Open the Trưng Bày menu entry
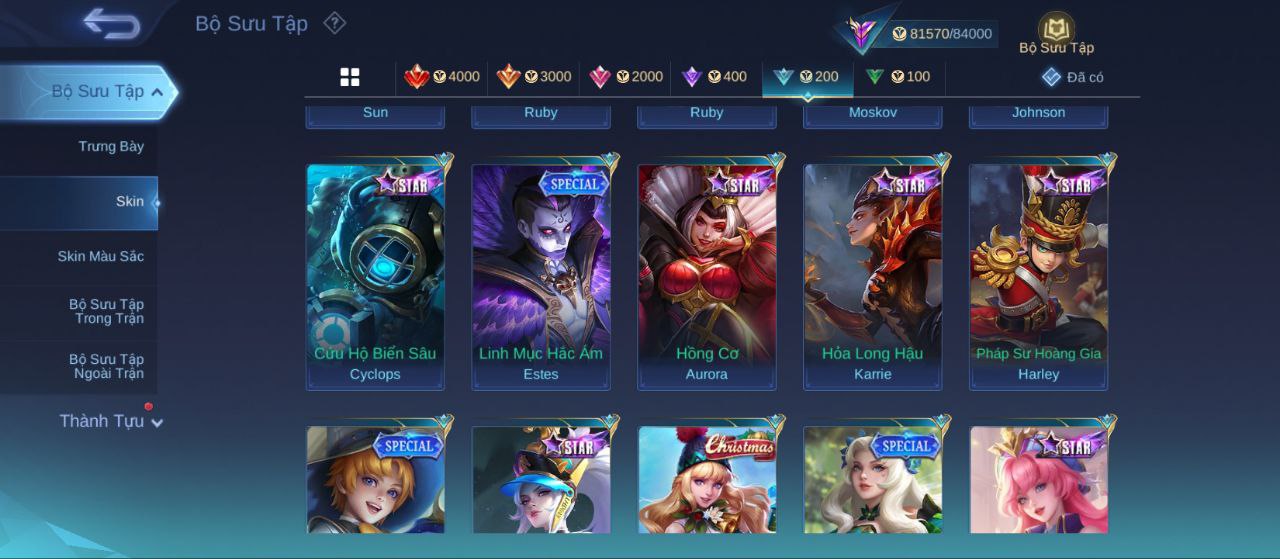1280x559 pixels. [x=111, y=147]
